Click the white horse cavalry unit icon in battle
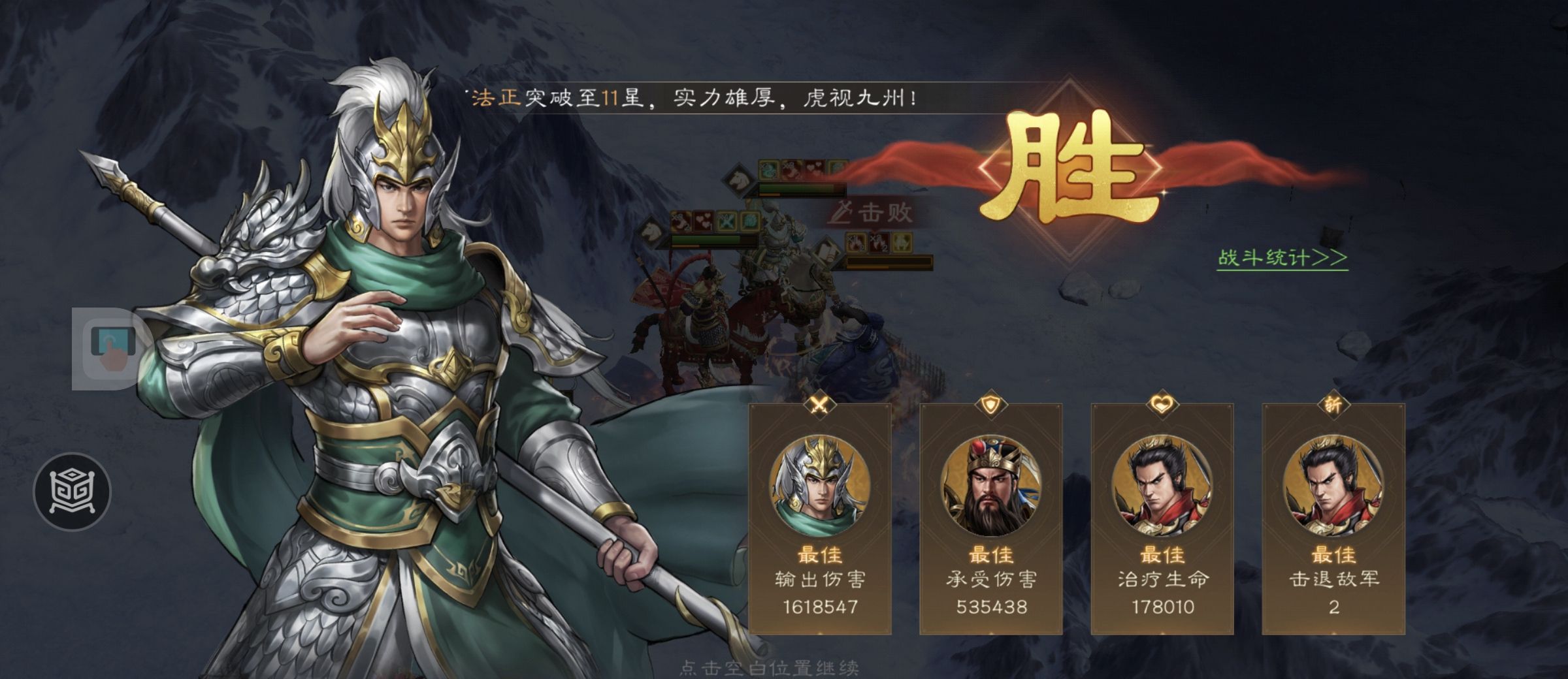Image resolution: width=1568 pixels, height=679 pixels. pyautogui.click(x=738, y=180)
